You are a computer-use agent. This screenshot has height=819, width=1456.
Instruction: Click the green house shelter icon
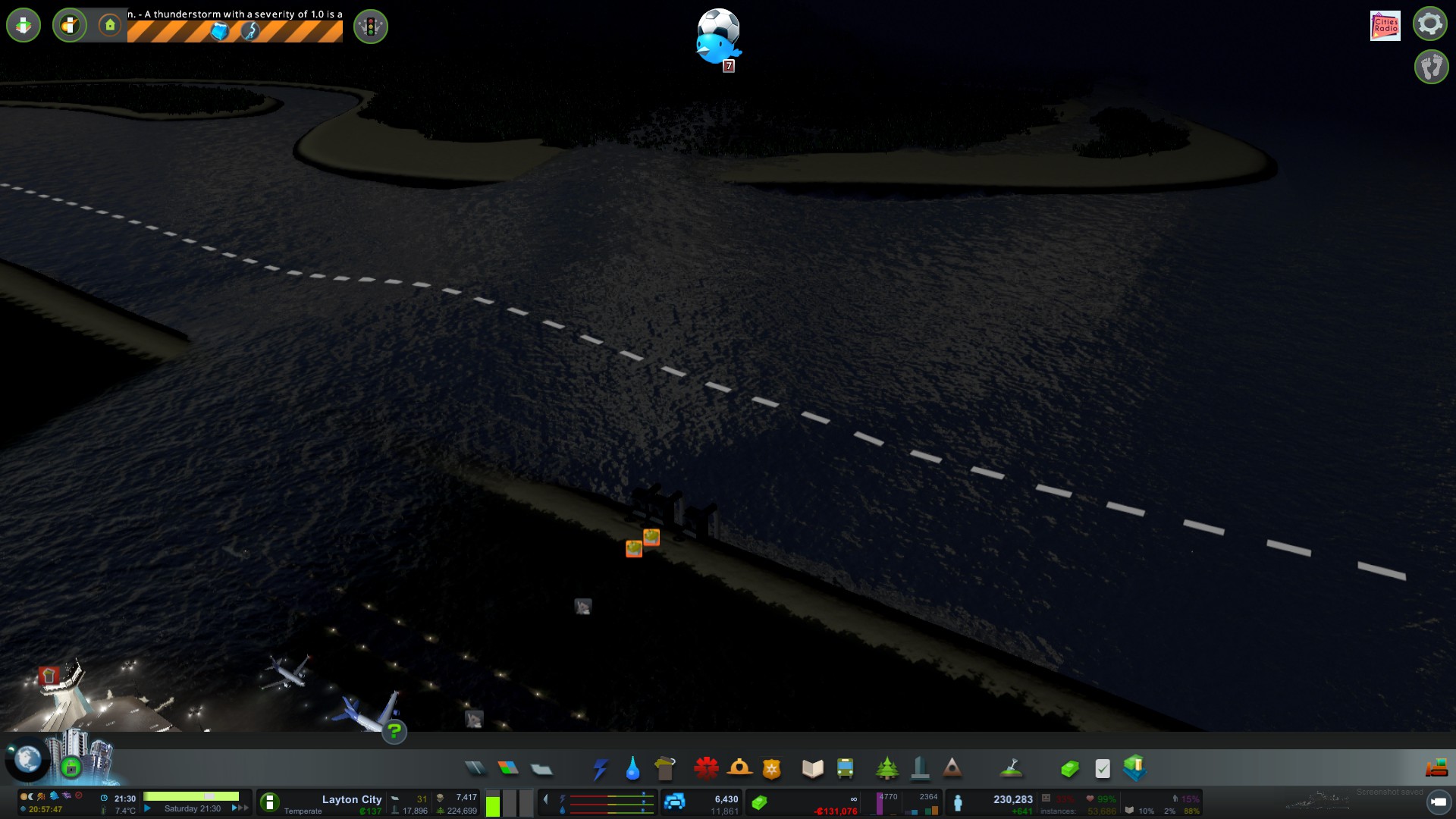click(110, 26)
